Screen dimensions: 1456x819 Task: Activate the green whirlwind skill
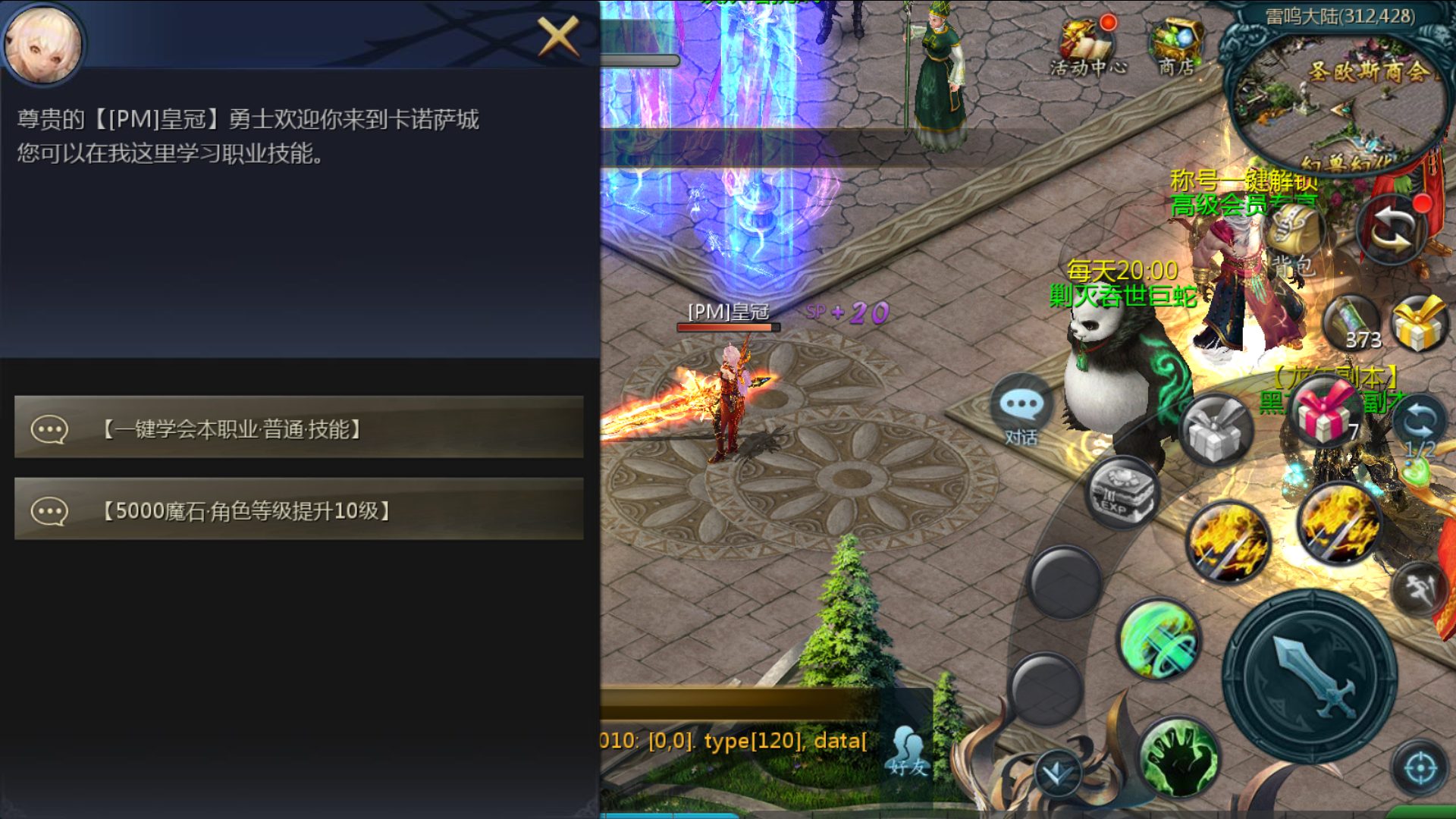1159,639
